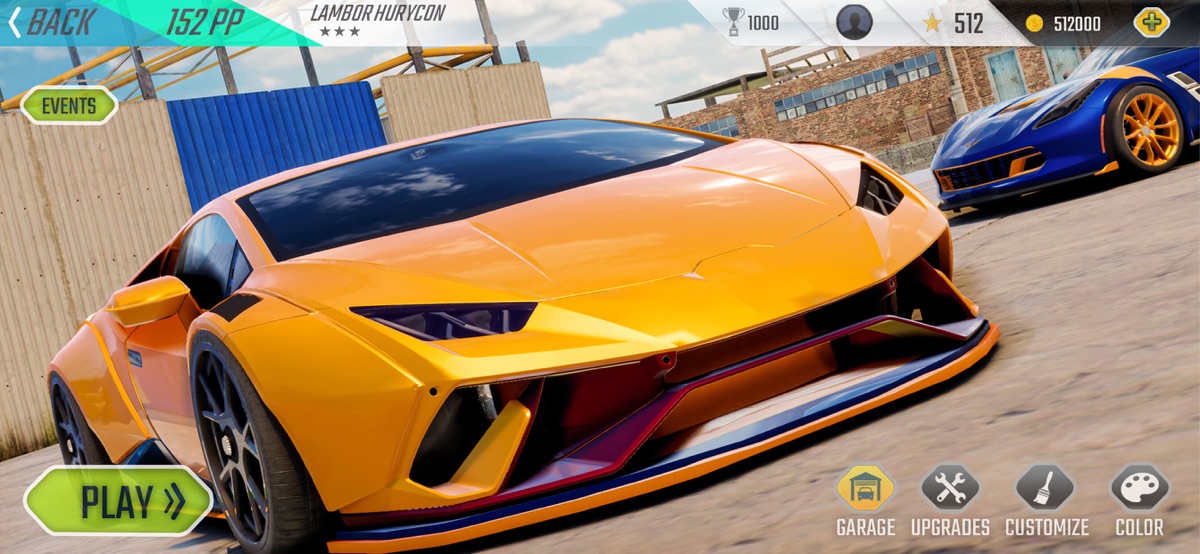The image size is (1200, 554).
Task: Open the Garage
Action: click(865, 490)
